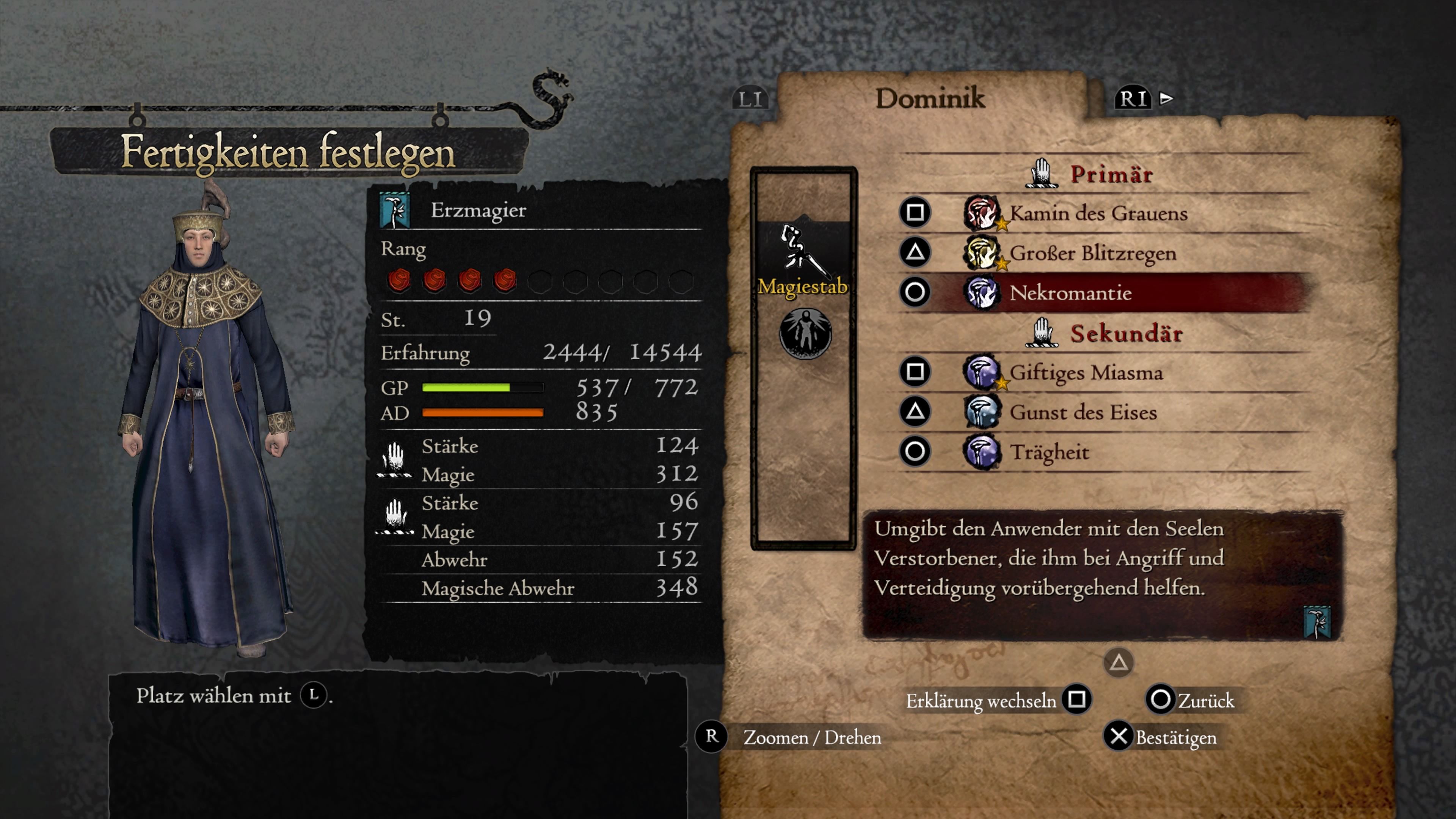
Task: Choose the Trägheit skill slot
Action: 1049,452
